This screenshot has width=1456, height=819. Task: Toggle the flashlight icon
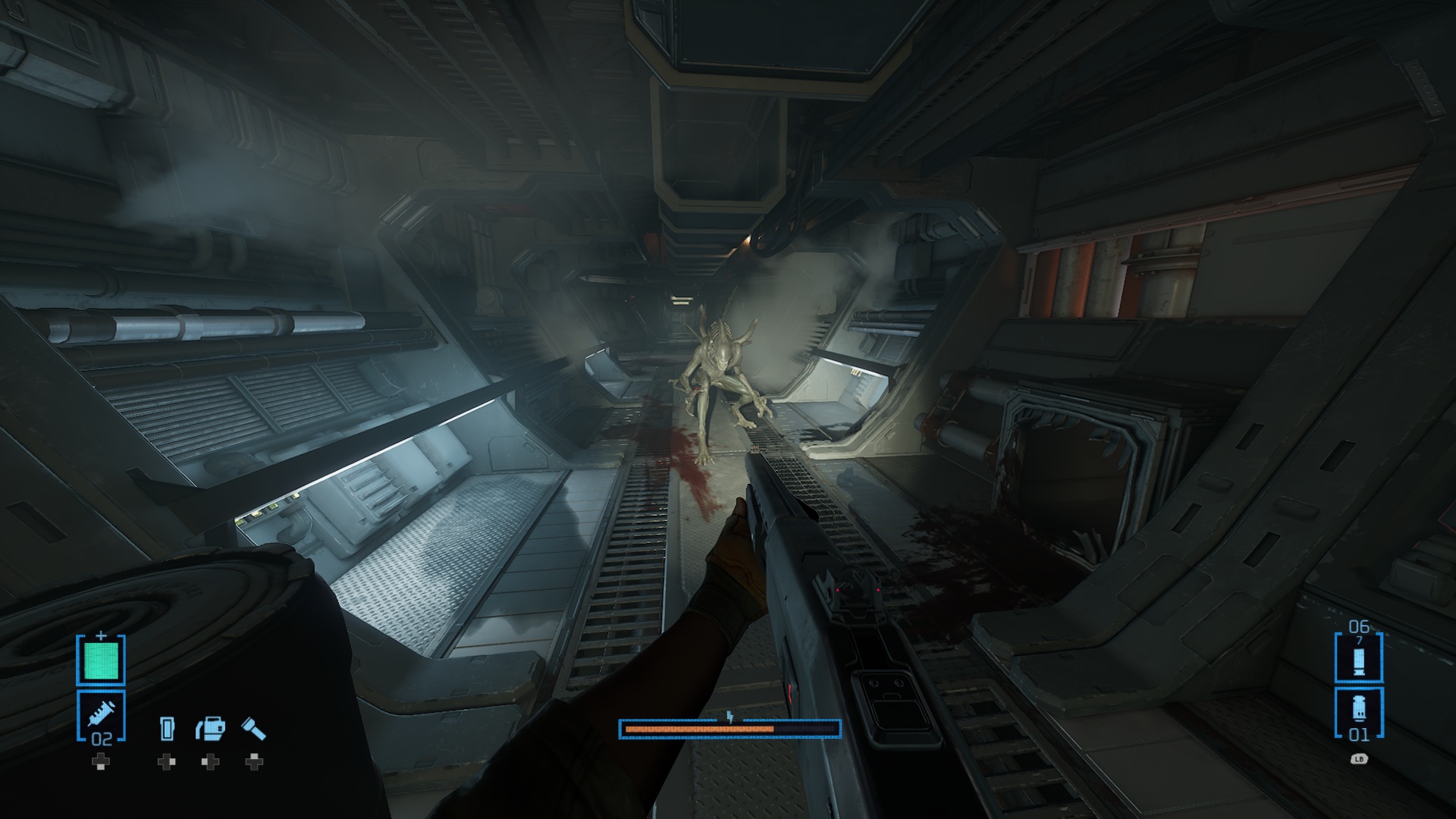tap(253, 729)
